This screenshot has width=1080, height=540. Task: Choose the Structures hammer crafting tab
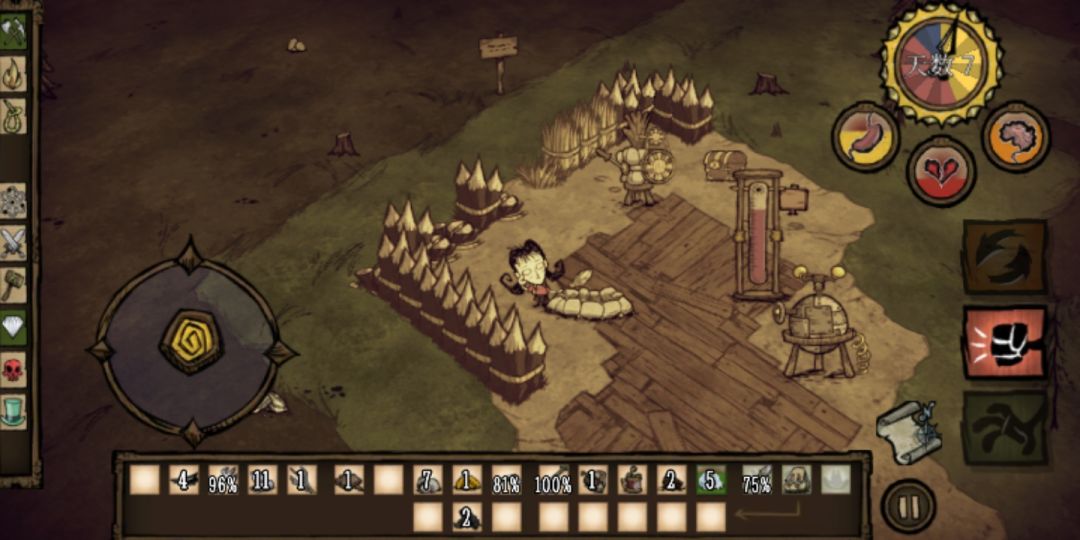[x=14, y=284]
